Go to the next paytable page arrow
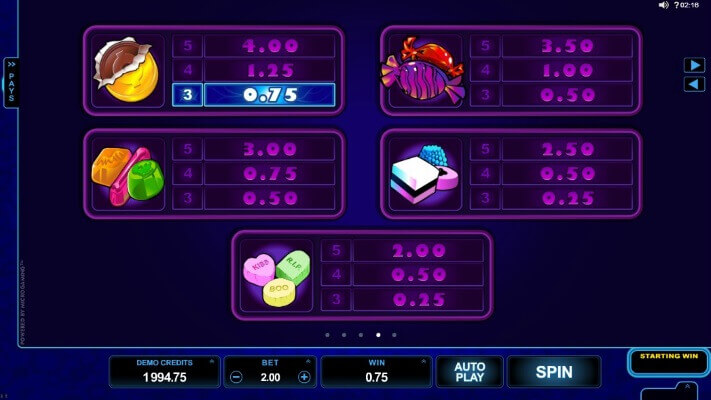The image size is (711, 400). pyautogui.click(x=694, y=65)
